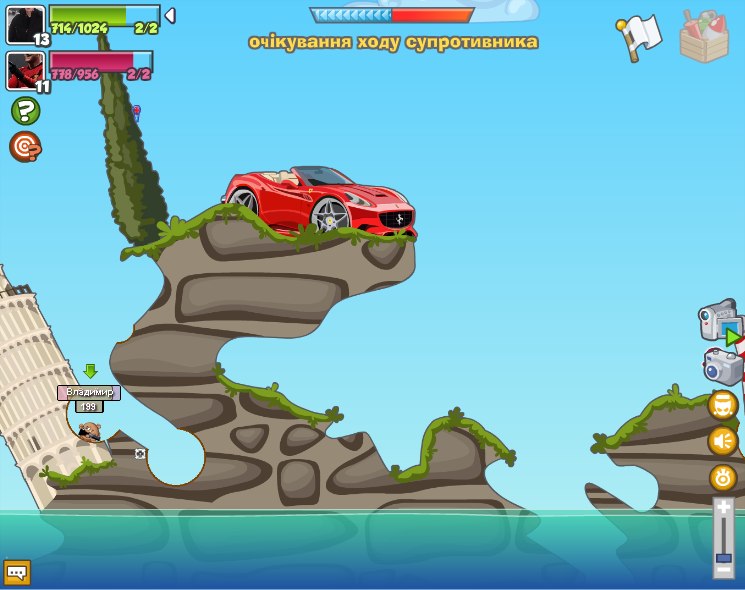The width and height of the screenshot is (745, 590).
Task: Zoom in with the plus button
Action: [723, 508]
